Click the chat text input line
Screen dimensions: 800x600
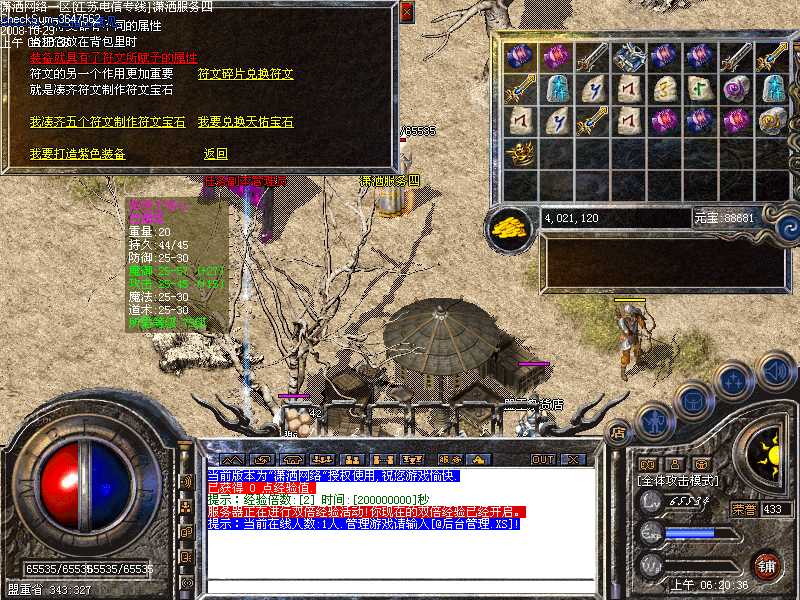400,586
